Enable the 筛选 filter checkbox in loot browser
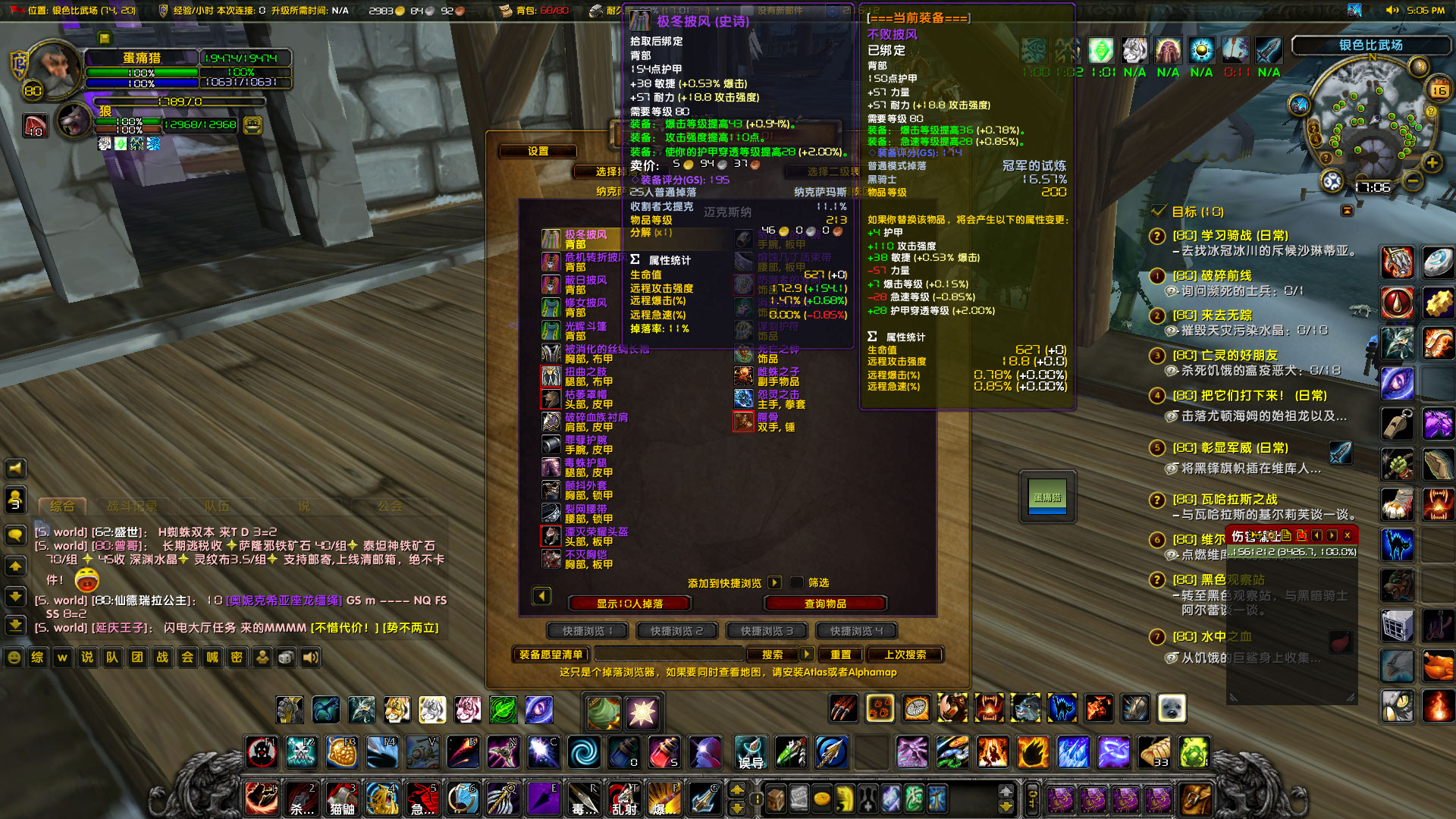 pyautogui.click(x=795, y=582)
